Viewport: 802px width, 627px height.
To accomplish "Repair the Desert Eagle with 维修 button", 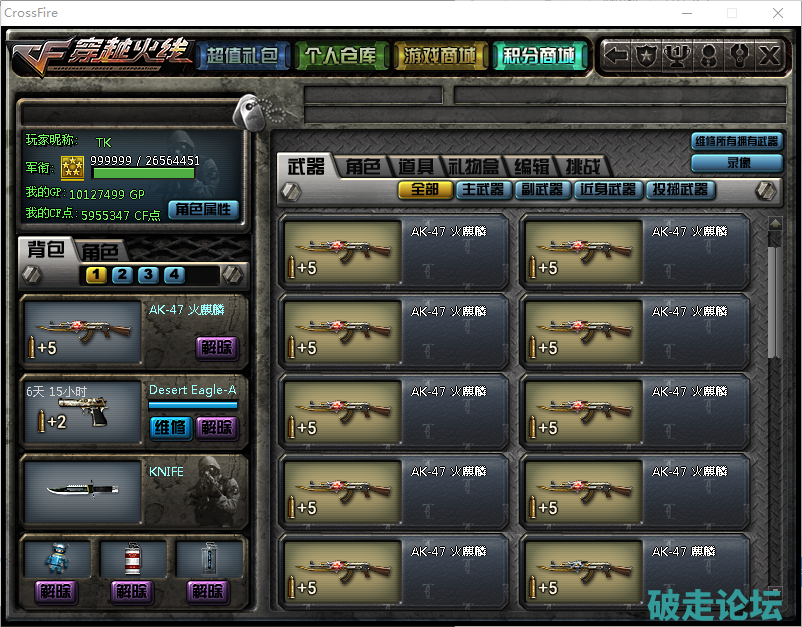I will tap(169, 427).
